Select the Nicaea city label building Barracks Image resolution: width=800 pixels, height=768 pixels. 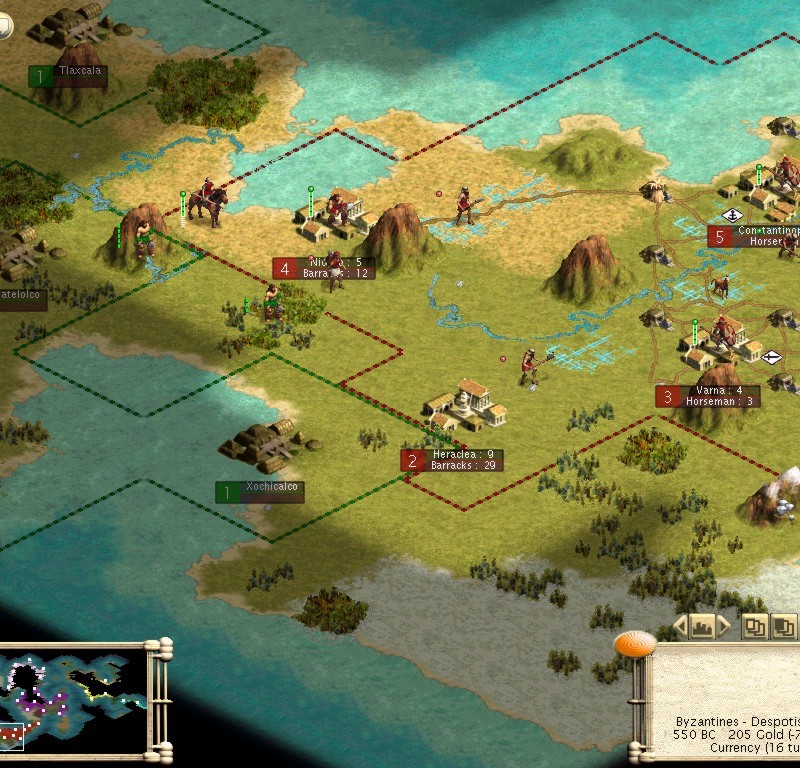tap(324, 268)
